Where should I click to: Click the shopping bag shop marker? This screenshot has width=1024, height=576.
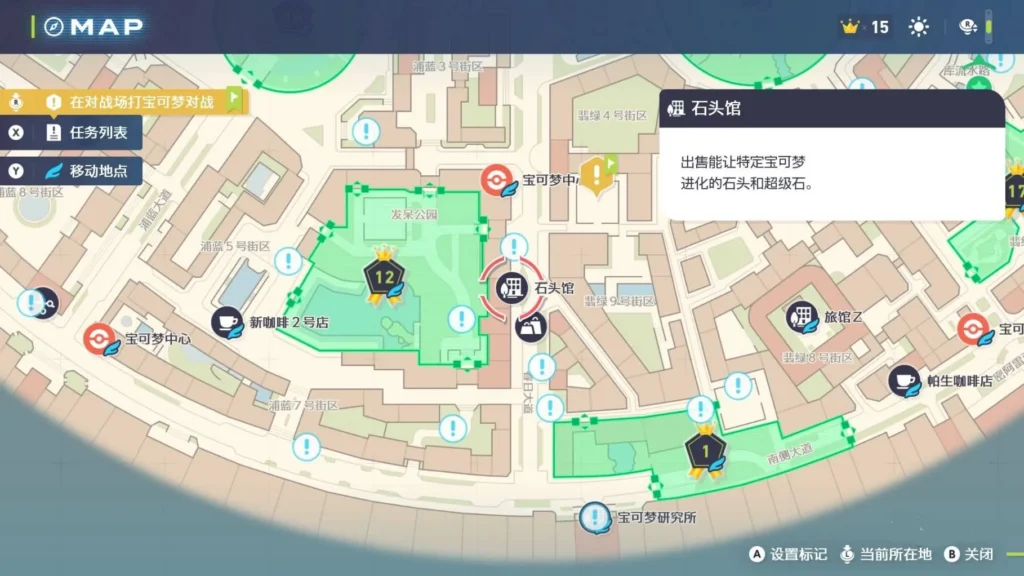tap(531, 325)
